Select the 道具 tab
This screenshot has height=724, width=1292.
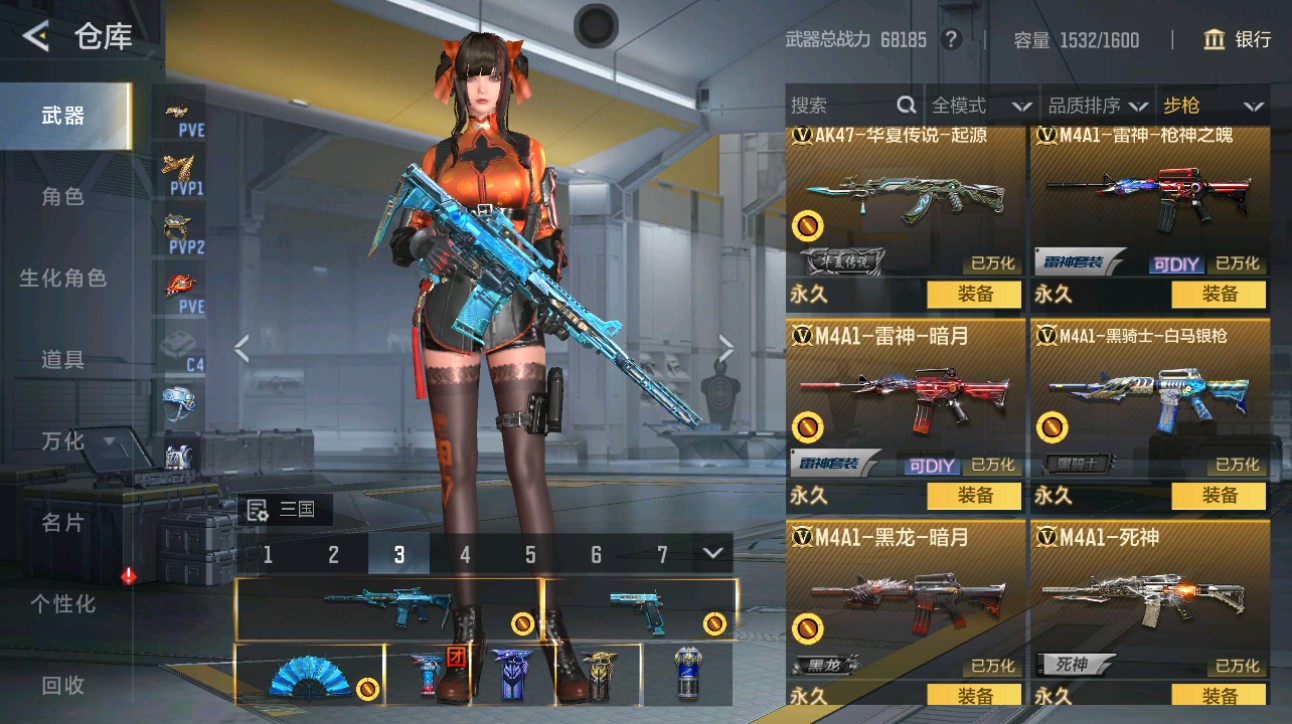[x=63, y=360]
